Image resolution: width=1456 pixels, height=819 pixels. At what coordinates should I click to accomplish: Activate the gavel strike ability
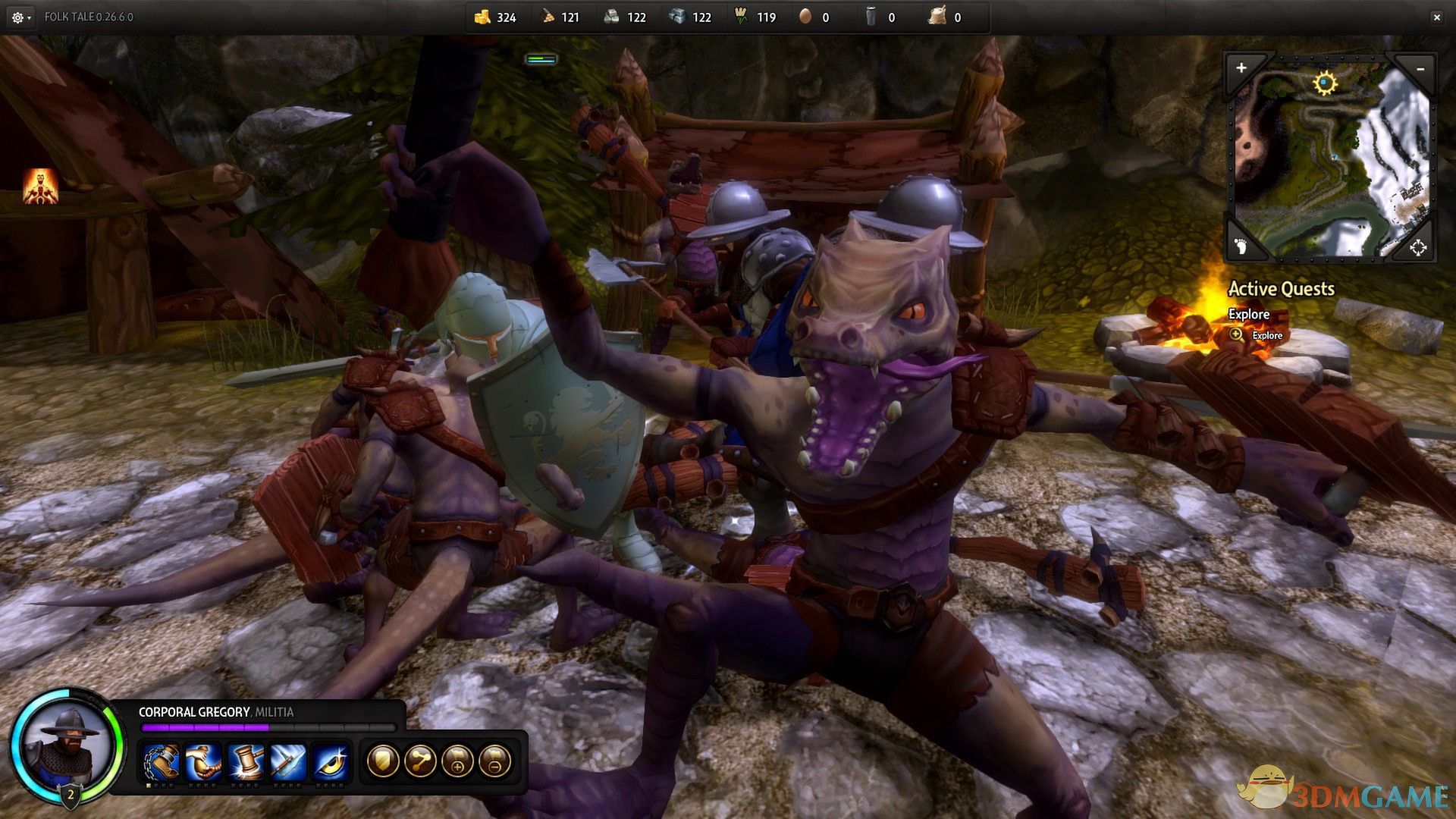(x=246, y=761)
